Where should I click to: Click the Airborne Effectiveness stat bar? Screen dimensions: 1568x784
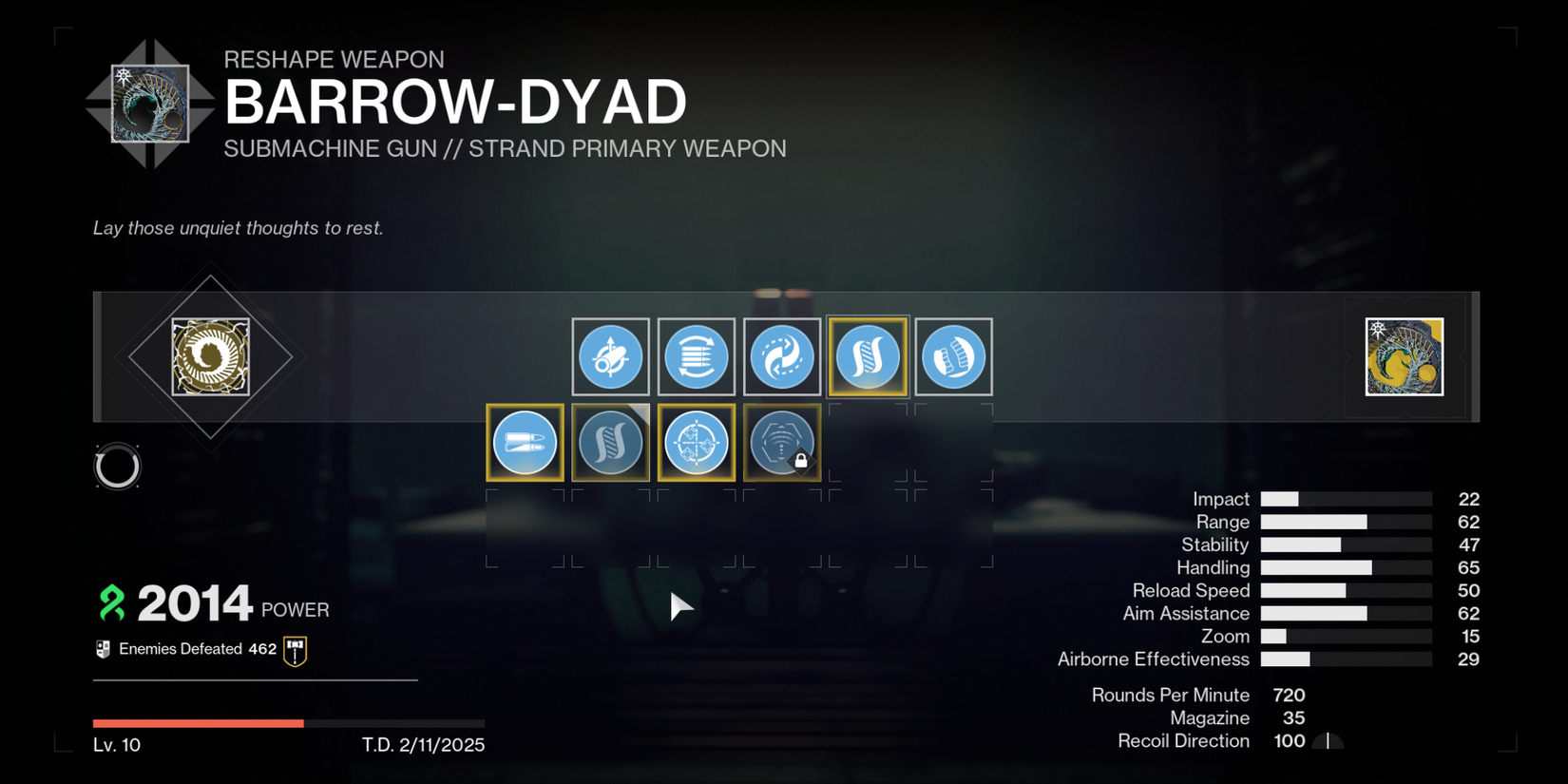[1346, 659]
